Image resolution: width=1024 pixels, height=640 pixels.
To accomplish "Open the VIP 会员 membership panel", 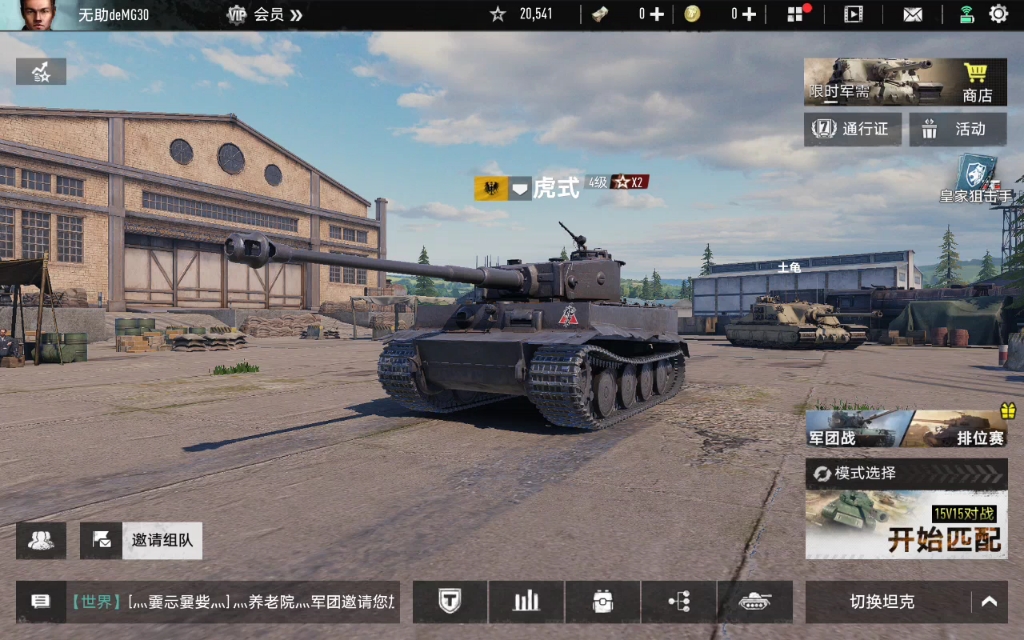I will tap(265, 15).
